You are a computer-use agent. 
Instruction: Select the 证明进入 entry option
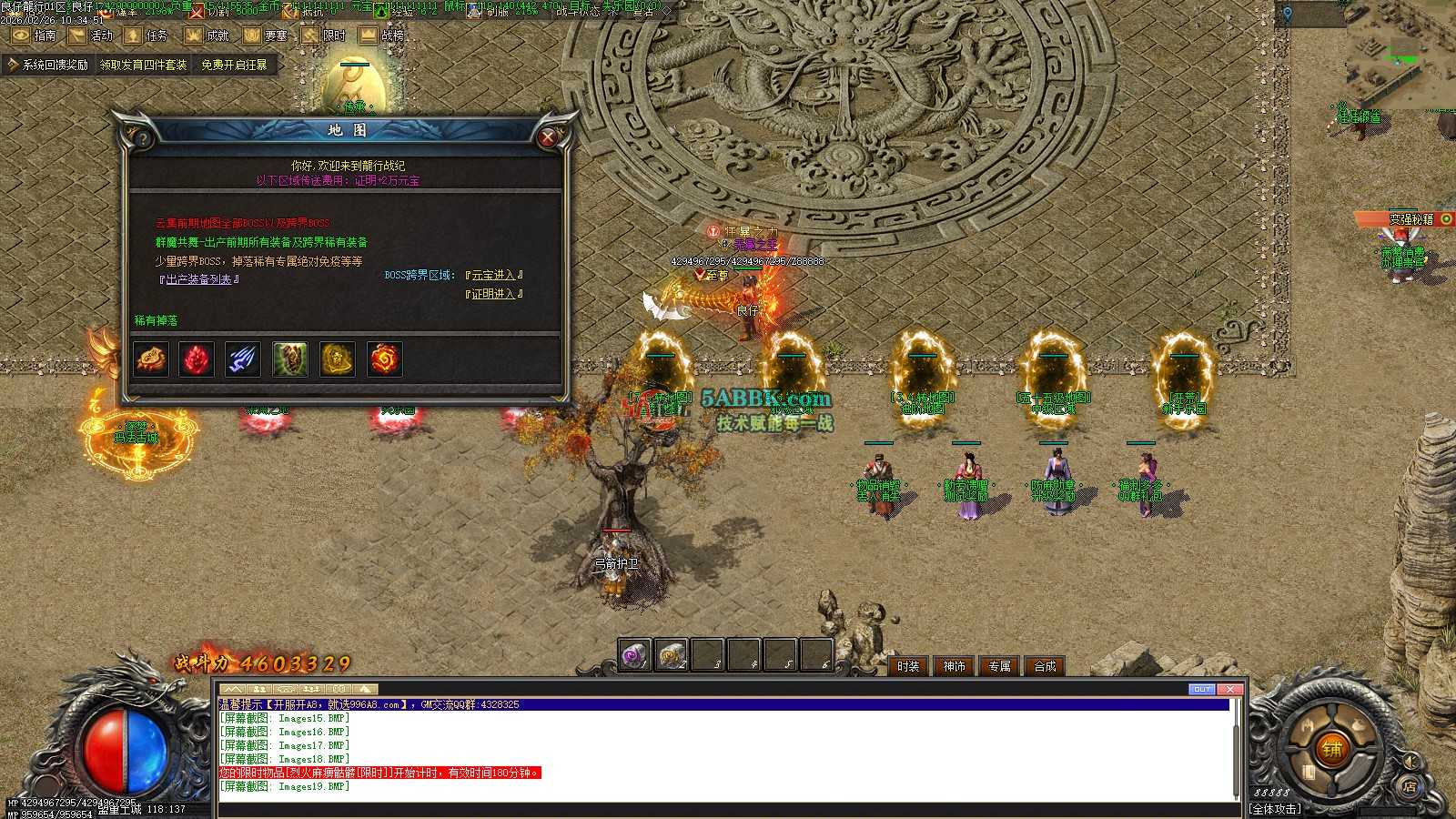[x=494, y=294]
